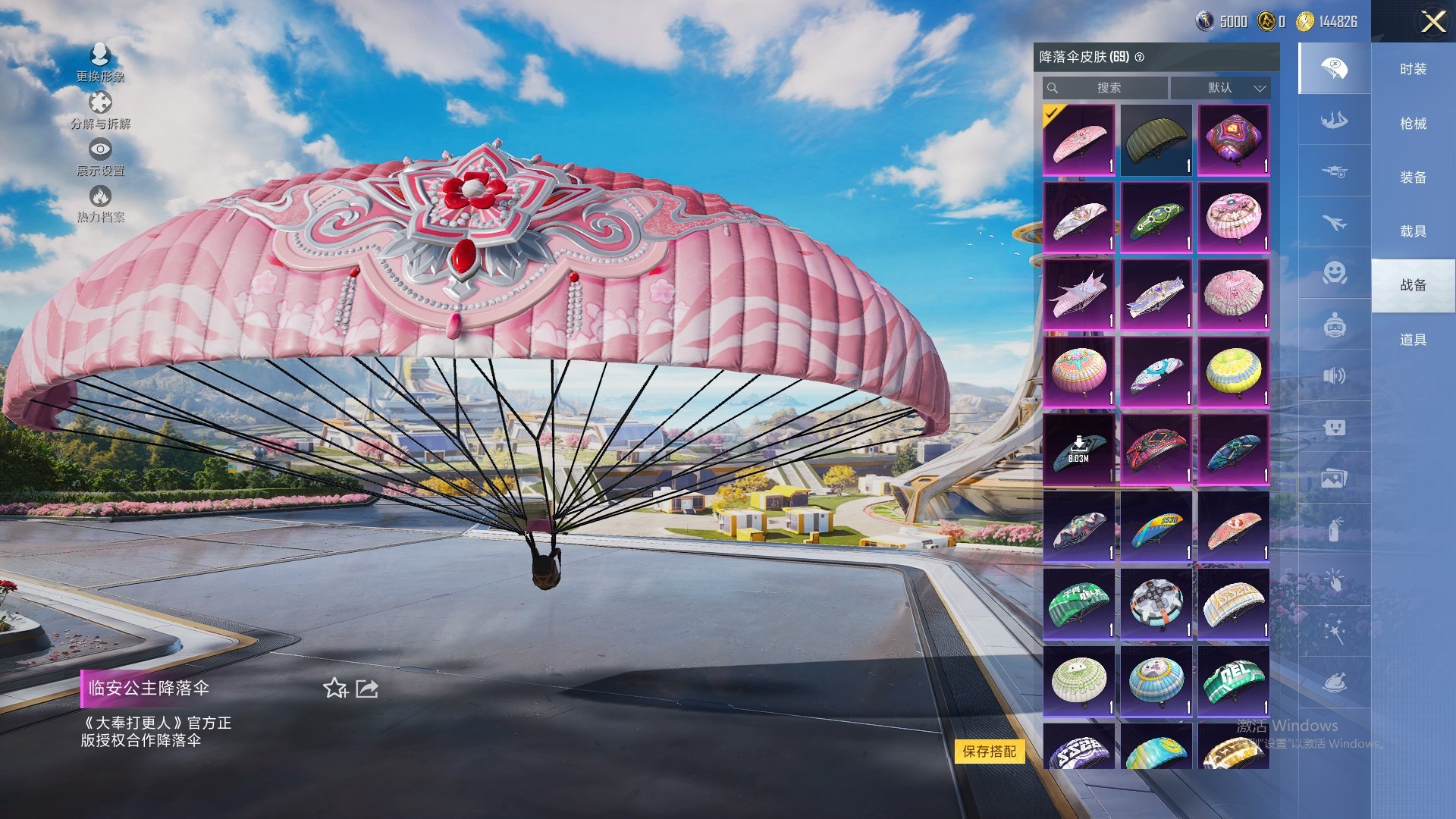Share the parachute skin
This screenshot has width=1456, height=819.
367,688
